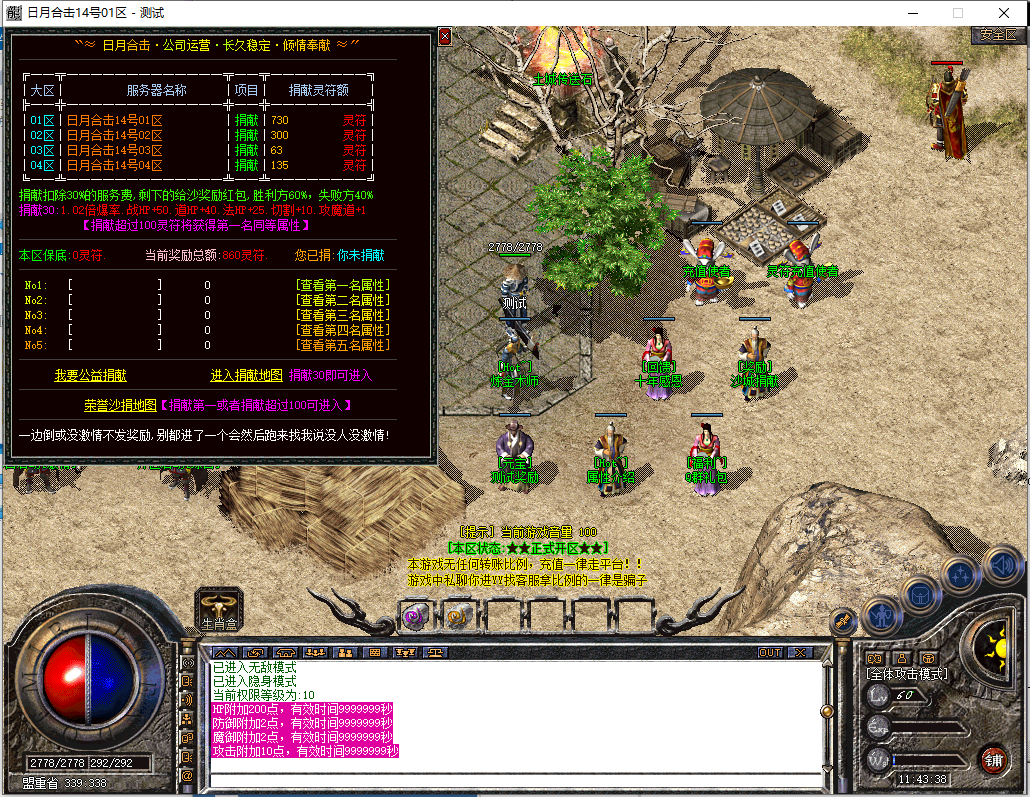The width and height of the screenshot is (1030, 797).
Task: View 查看第五名属性 rank attributes
Action: 343,345
